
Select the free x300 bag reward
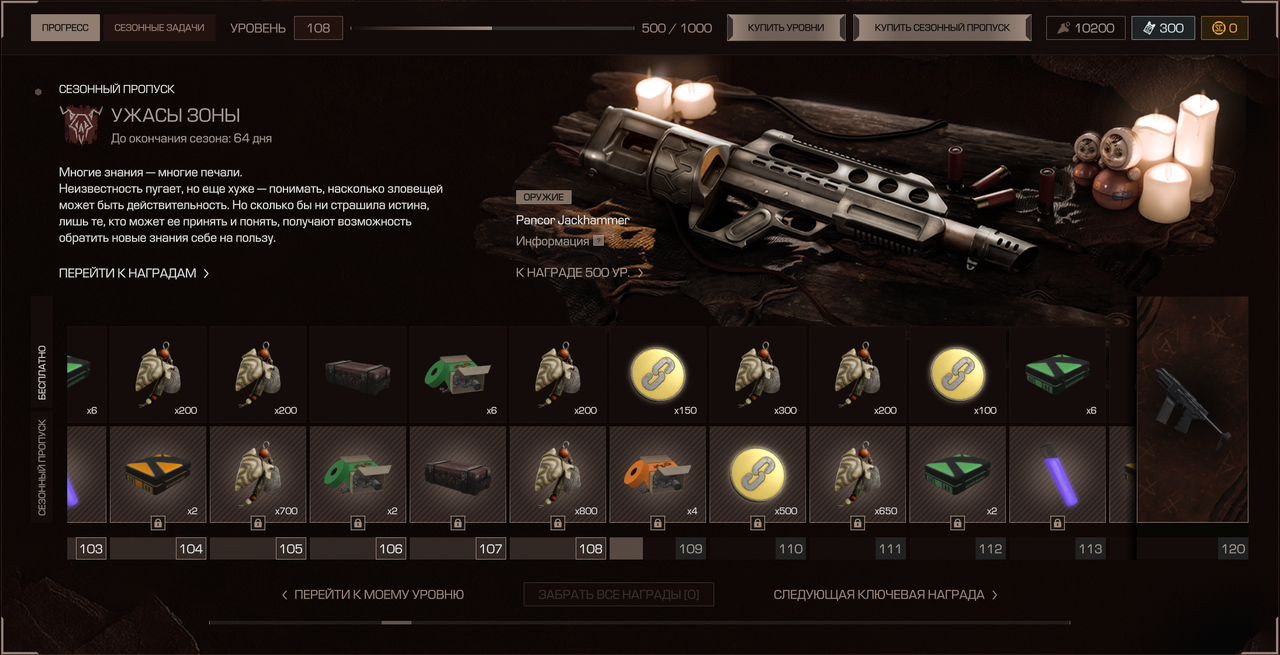(x=758, y=375)
